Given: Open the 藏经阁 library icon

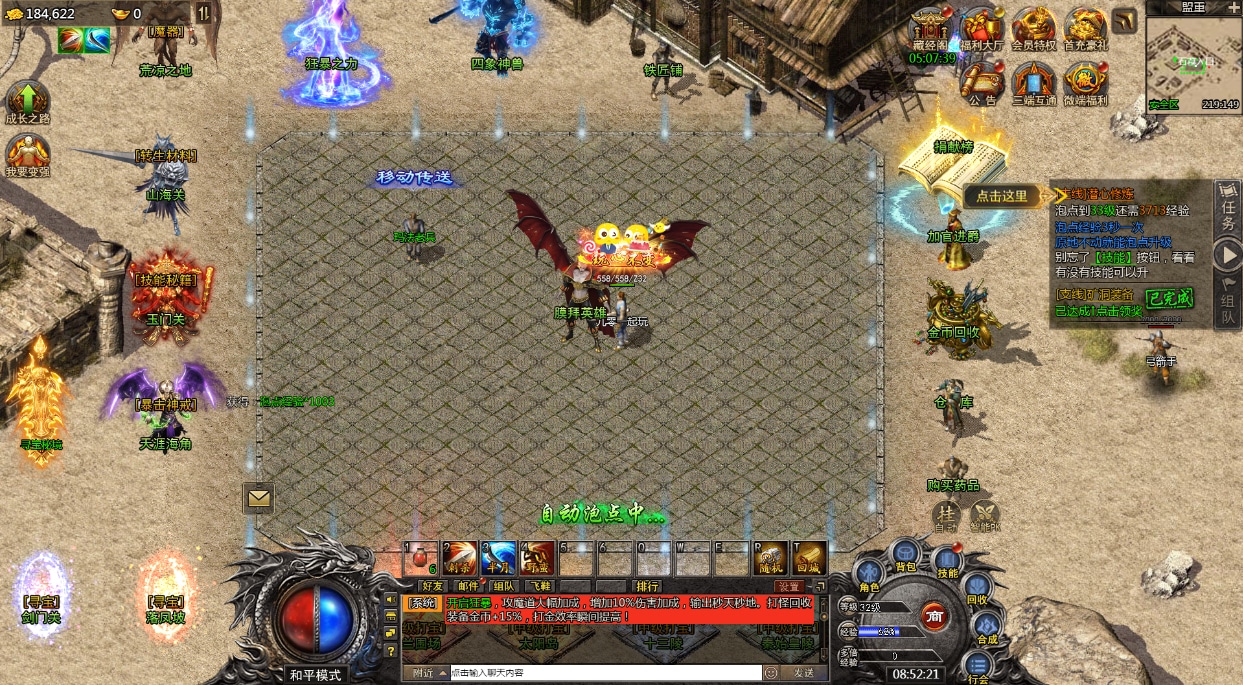Looking at the screenshot, I should pos(931,30).
